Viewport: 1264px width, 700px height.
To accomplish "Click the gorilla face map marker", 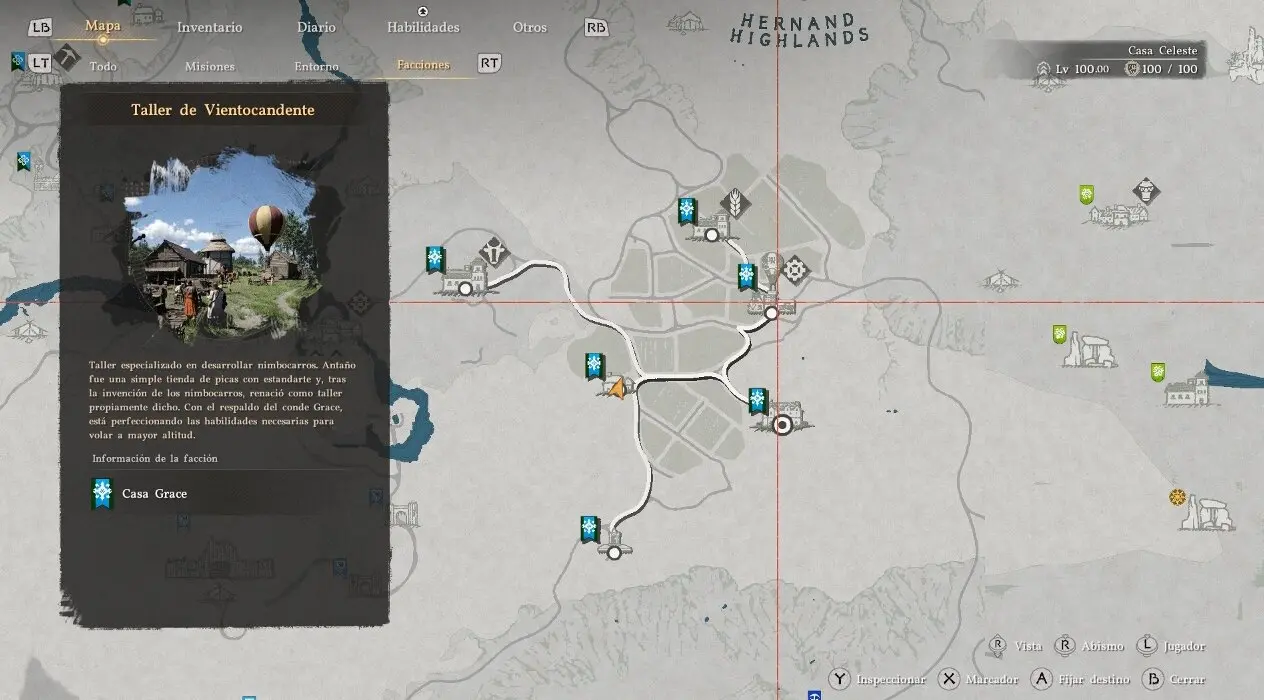I will pyautogui.click(x=1145, y=190).
